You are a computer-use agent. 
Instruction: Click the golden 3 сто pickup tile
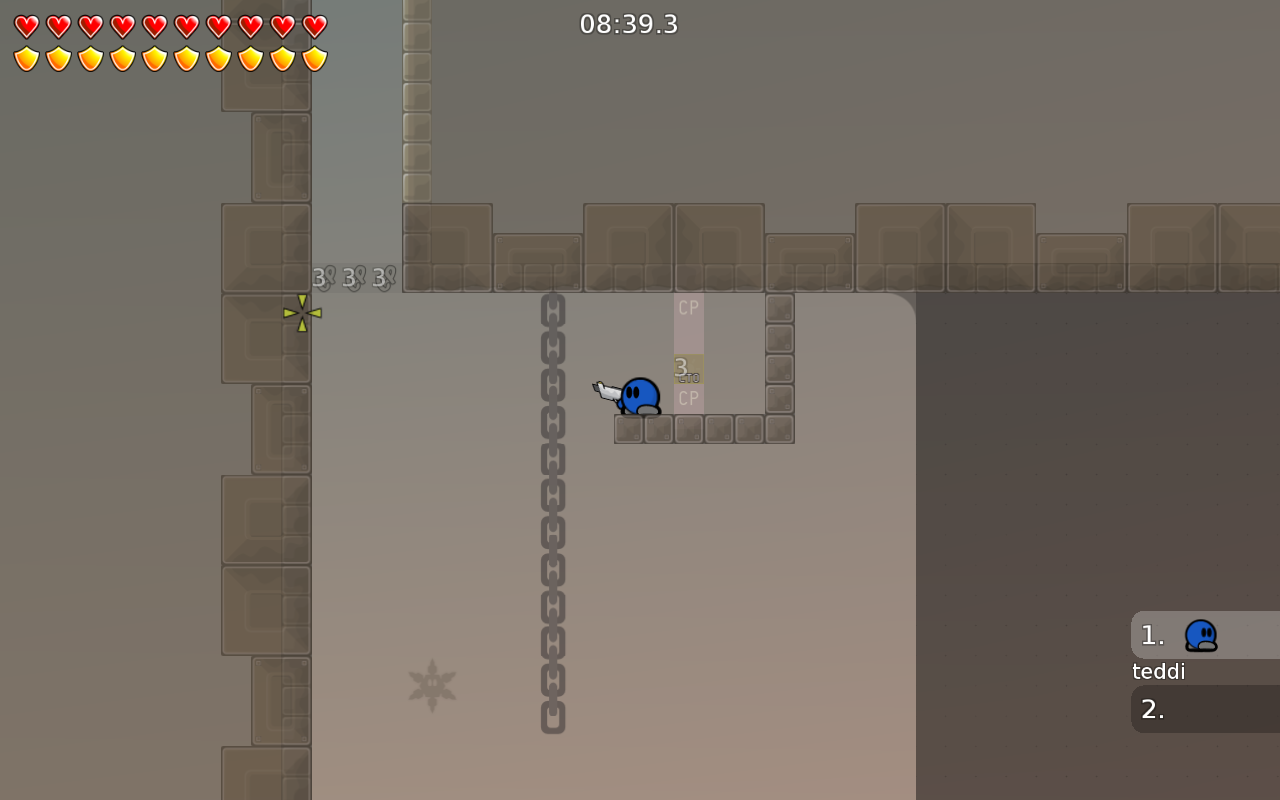688,369
